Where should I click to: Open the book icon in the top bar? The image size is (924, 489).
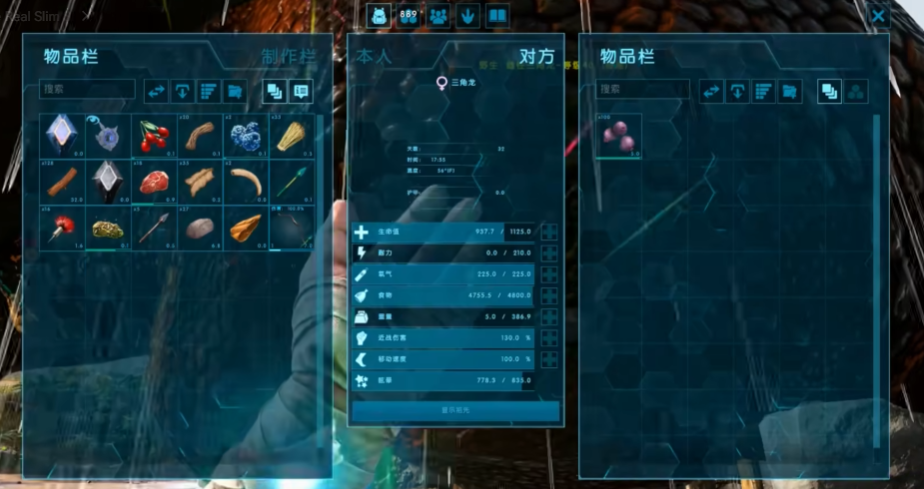pyautogui.click(x=497, y=15)
